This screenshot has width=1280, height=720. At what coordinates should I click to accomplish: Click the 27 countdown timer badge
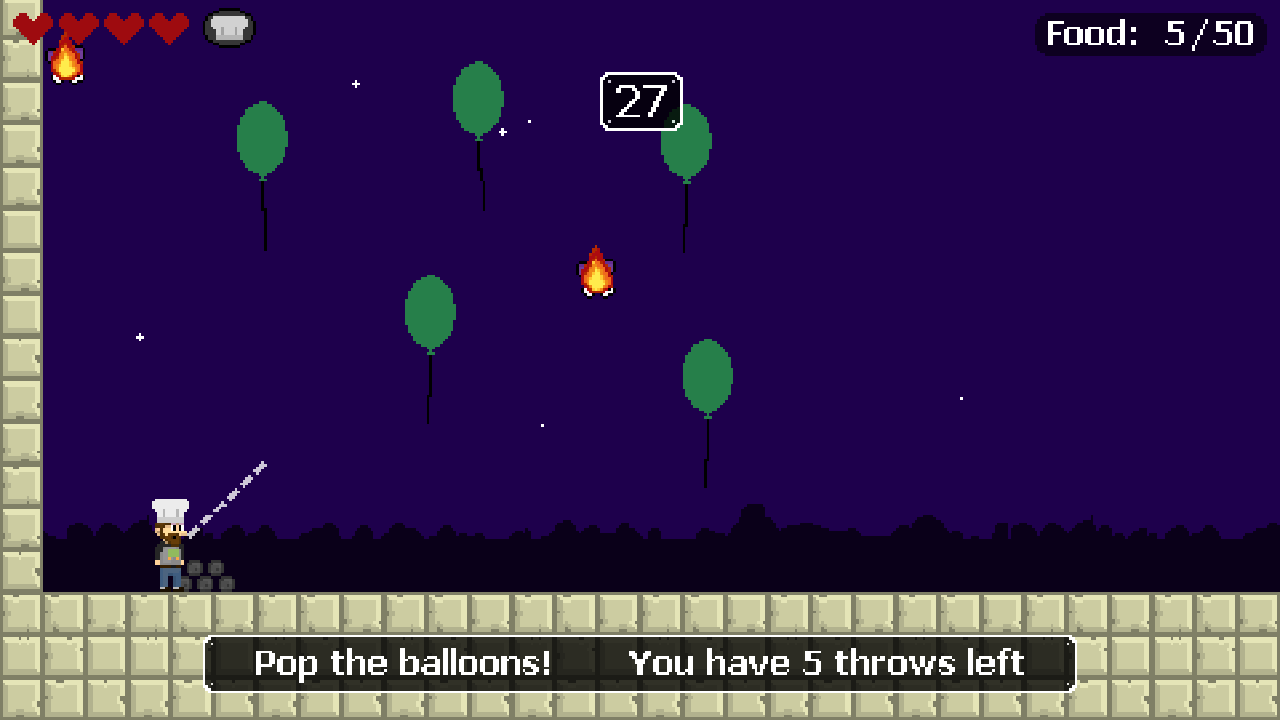pos(641,100)
